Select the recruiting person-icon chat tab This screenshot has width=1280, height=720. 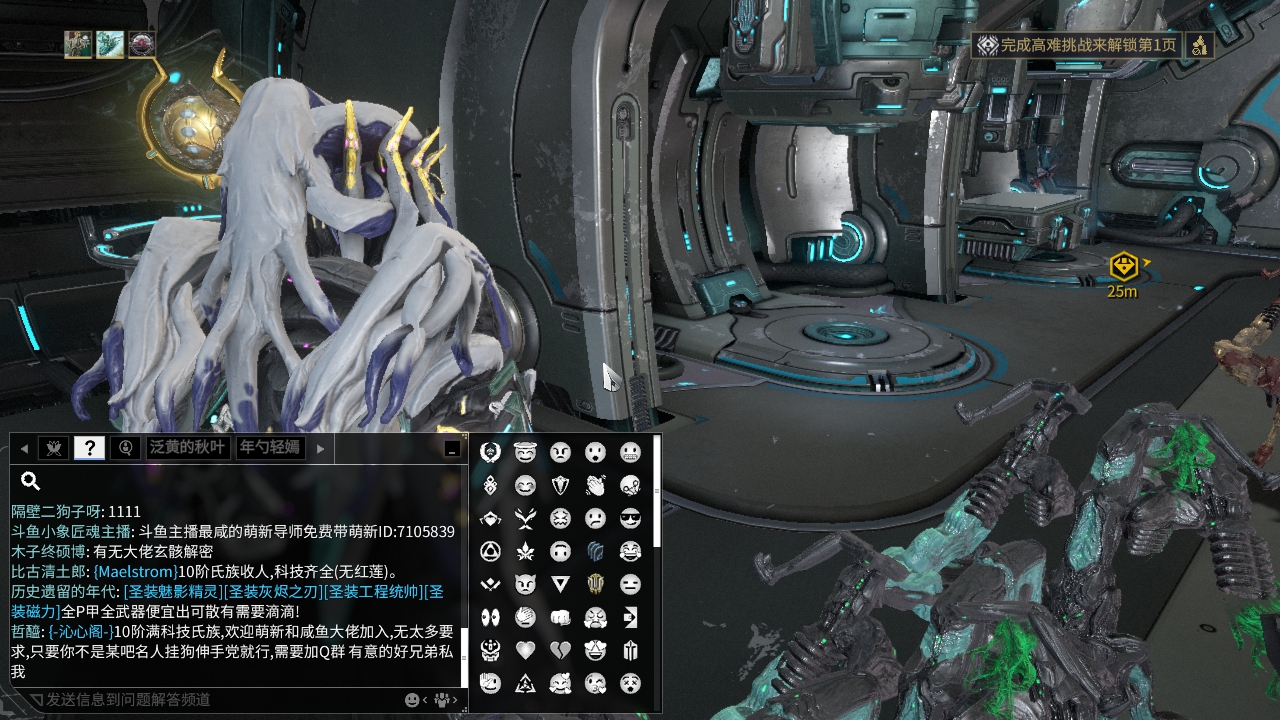point(125,448)
